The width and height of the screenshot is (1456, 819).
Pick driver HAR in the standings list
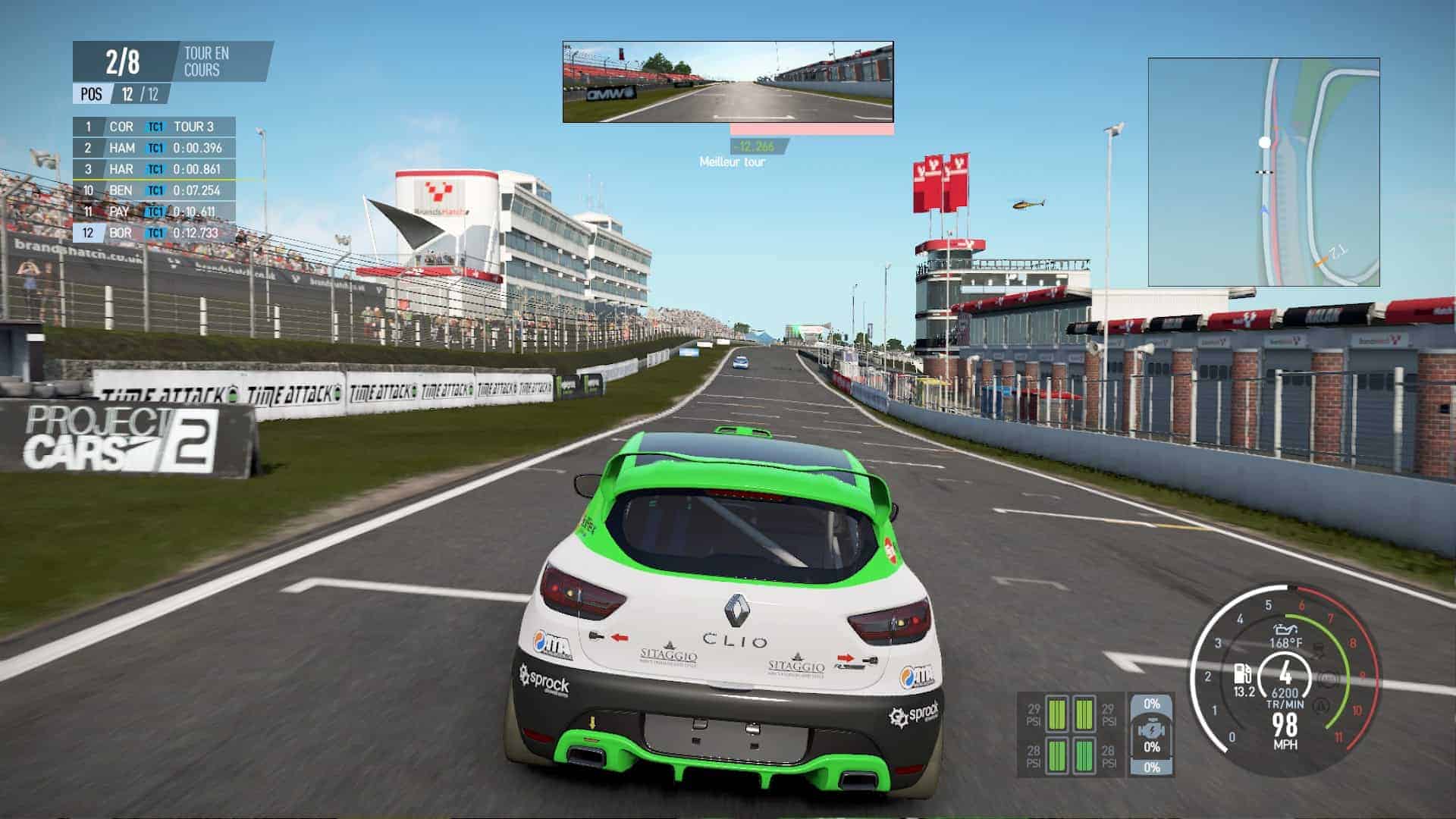[154, 169]
